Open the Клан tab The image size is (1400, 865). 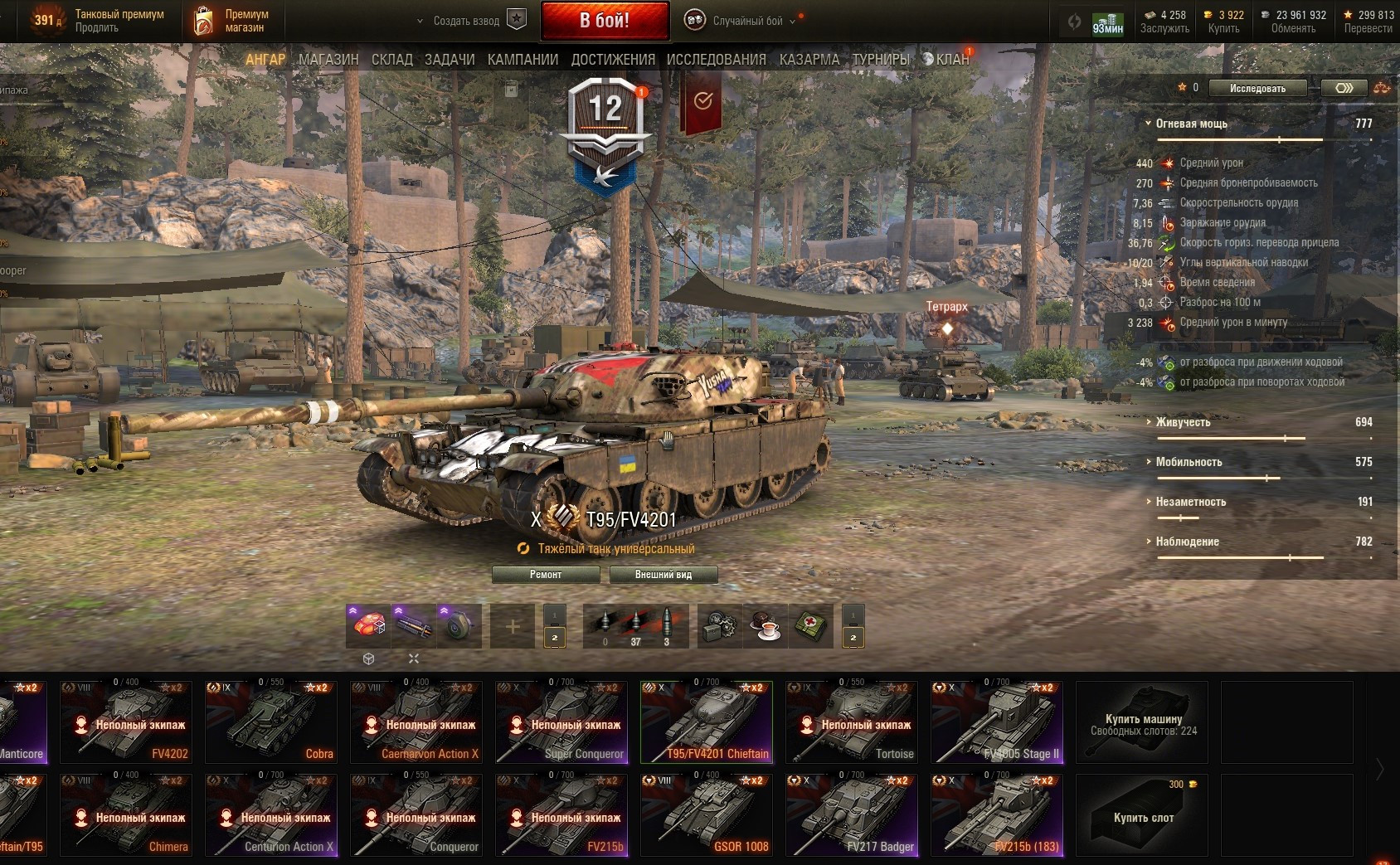[951, 60]
